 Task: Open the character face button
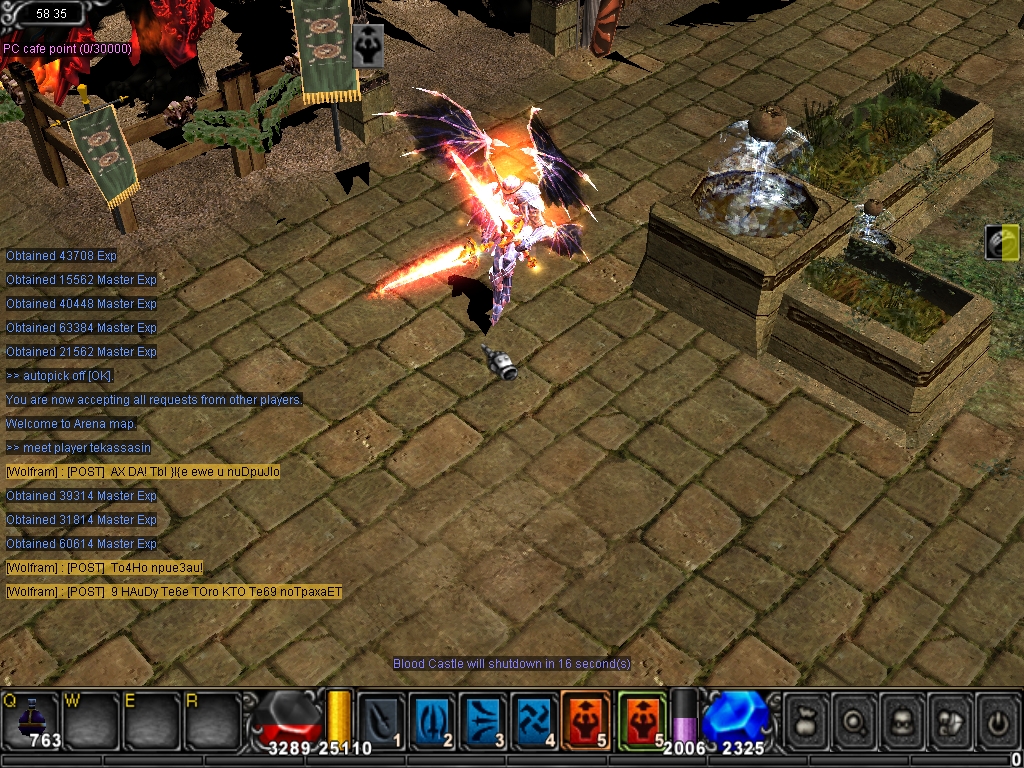tap(903, 719)
